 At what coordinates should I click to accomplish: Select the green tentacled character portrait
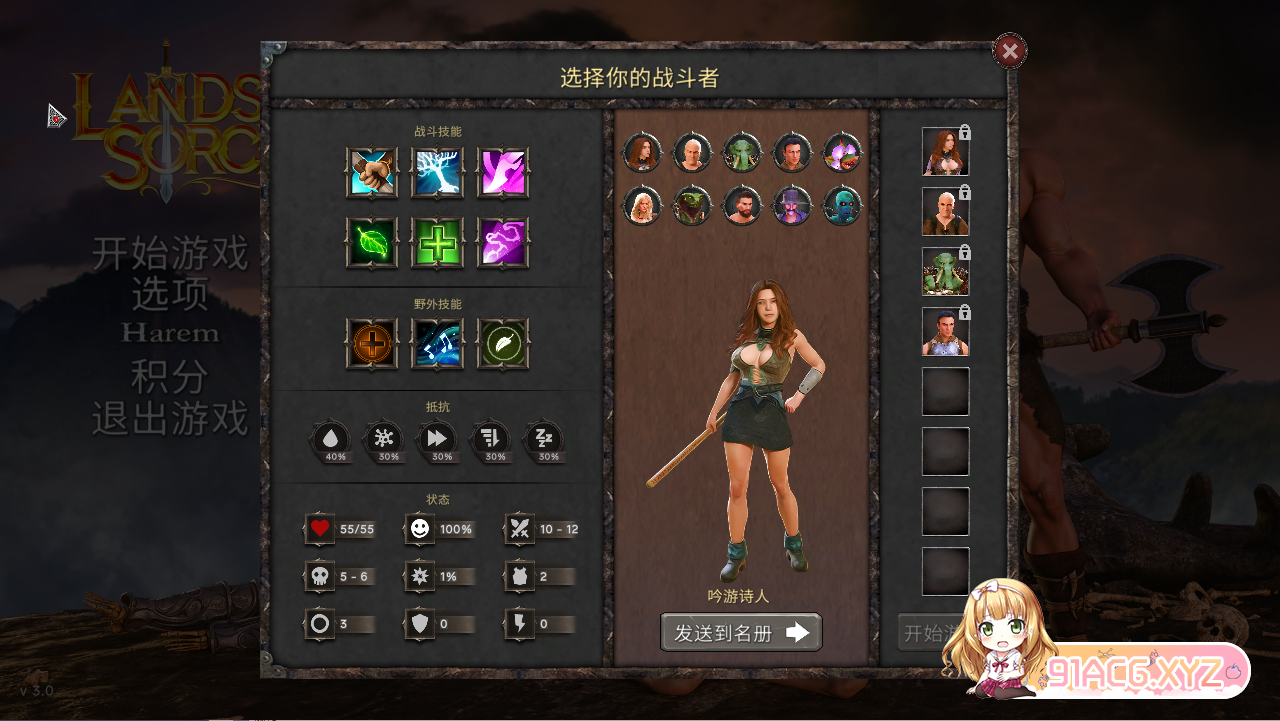click(x=741, y=153)
